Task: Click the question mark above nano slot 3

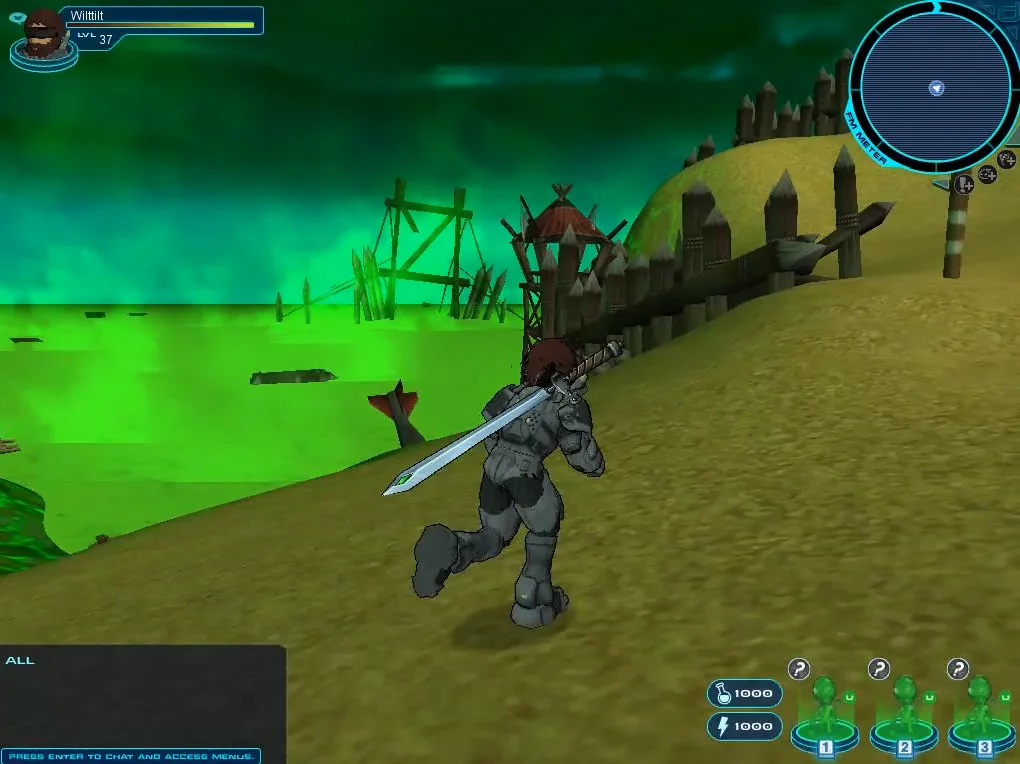Action: (958, 669)
